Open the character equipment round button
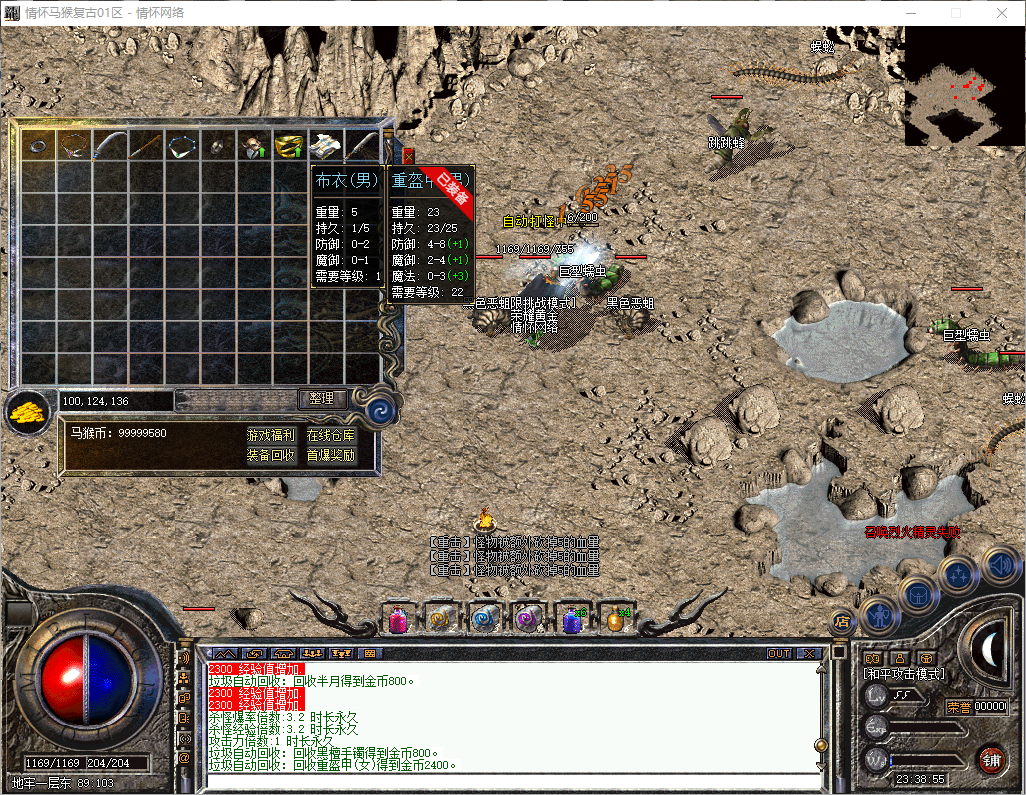 click(879, 615)
